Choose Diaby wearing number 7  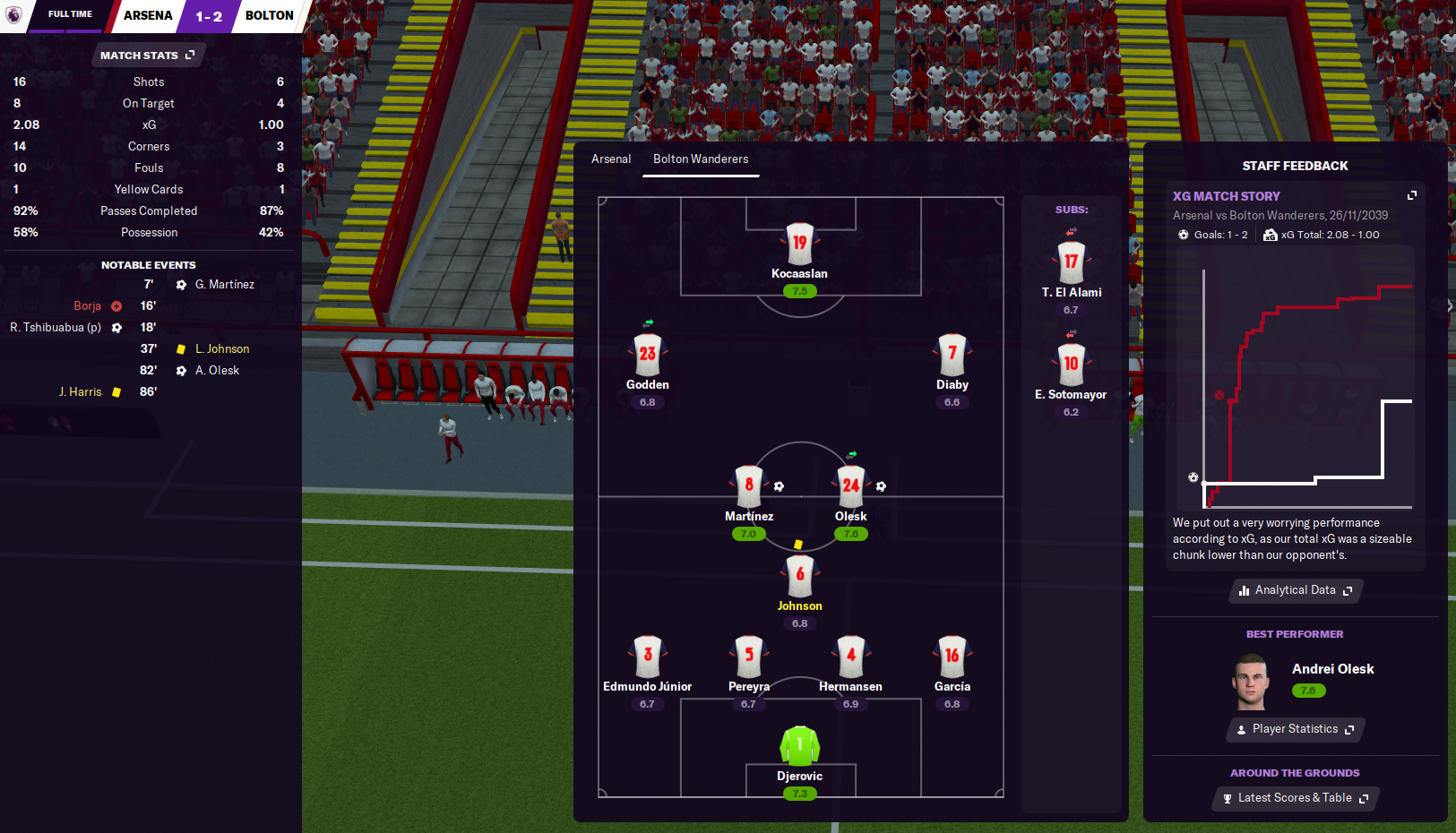click(x=952, y=355)
